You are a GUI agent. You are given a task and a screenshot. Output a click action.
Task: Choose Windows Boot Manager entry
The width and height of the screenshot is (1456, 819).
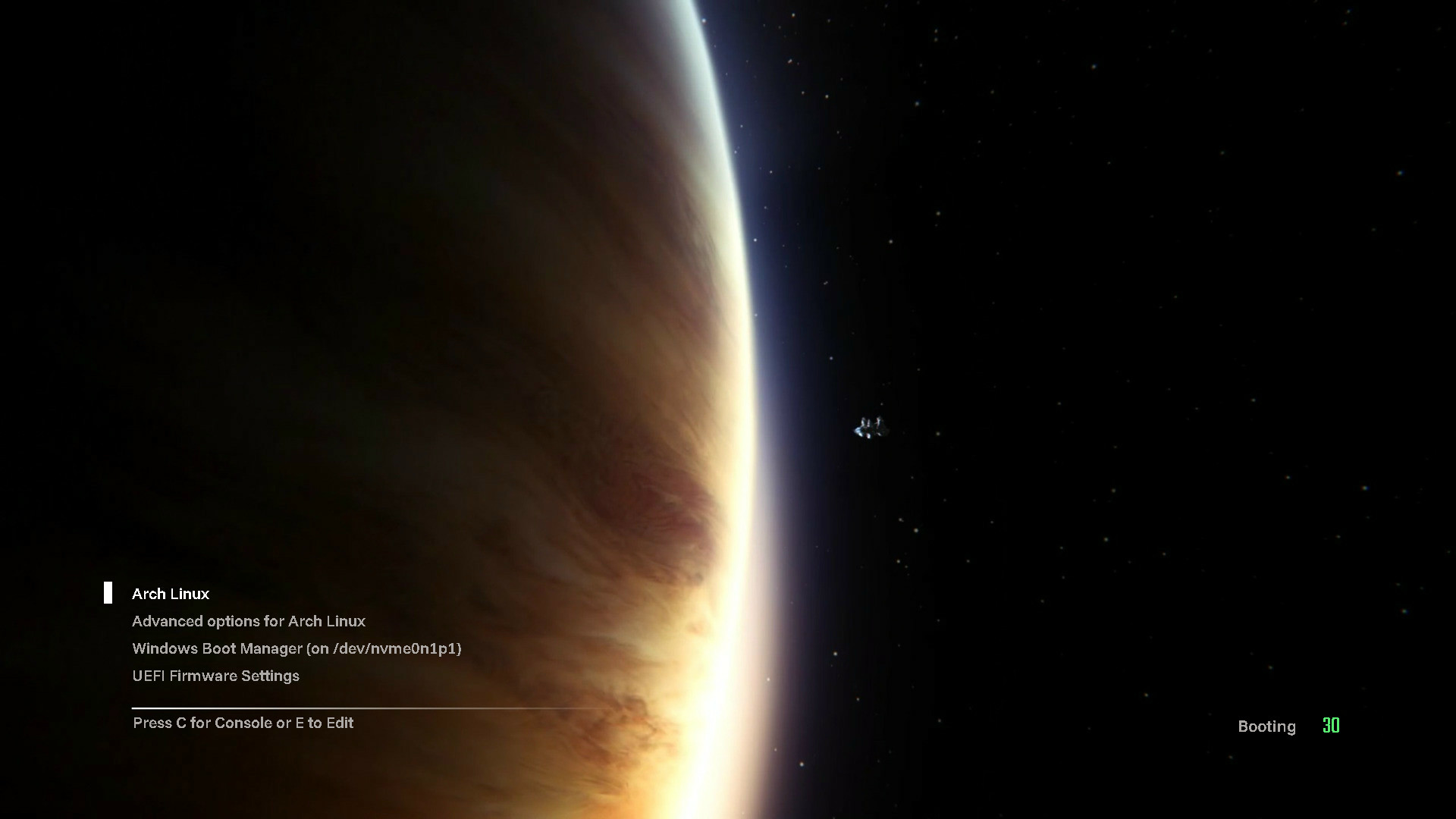pyautogui.click(x=297, y=648)
